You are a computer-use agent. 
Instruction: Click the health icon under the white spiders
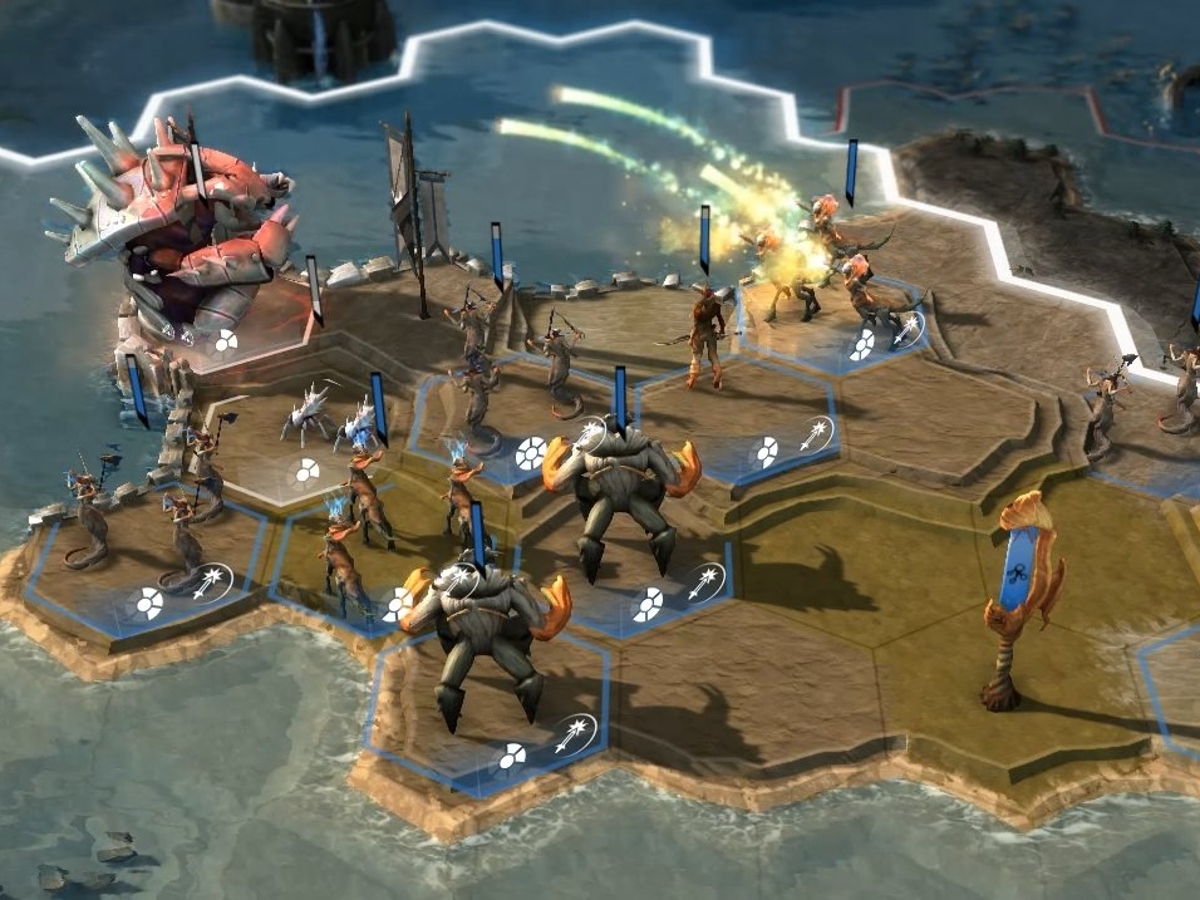(x=306, y=469)
